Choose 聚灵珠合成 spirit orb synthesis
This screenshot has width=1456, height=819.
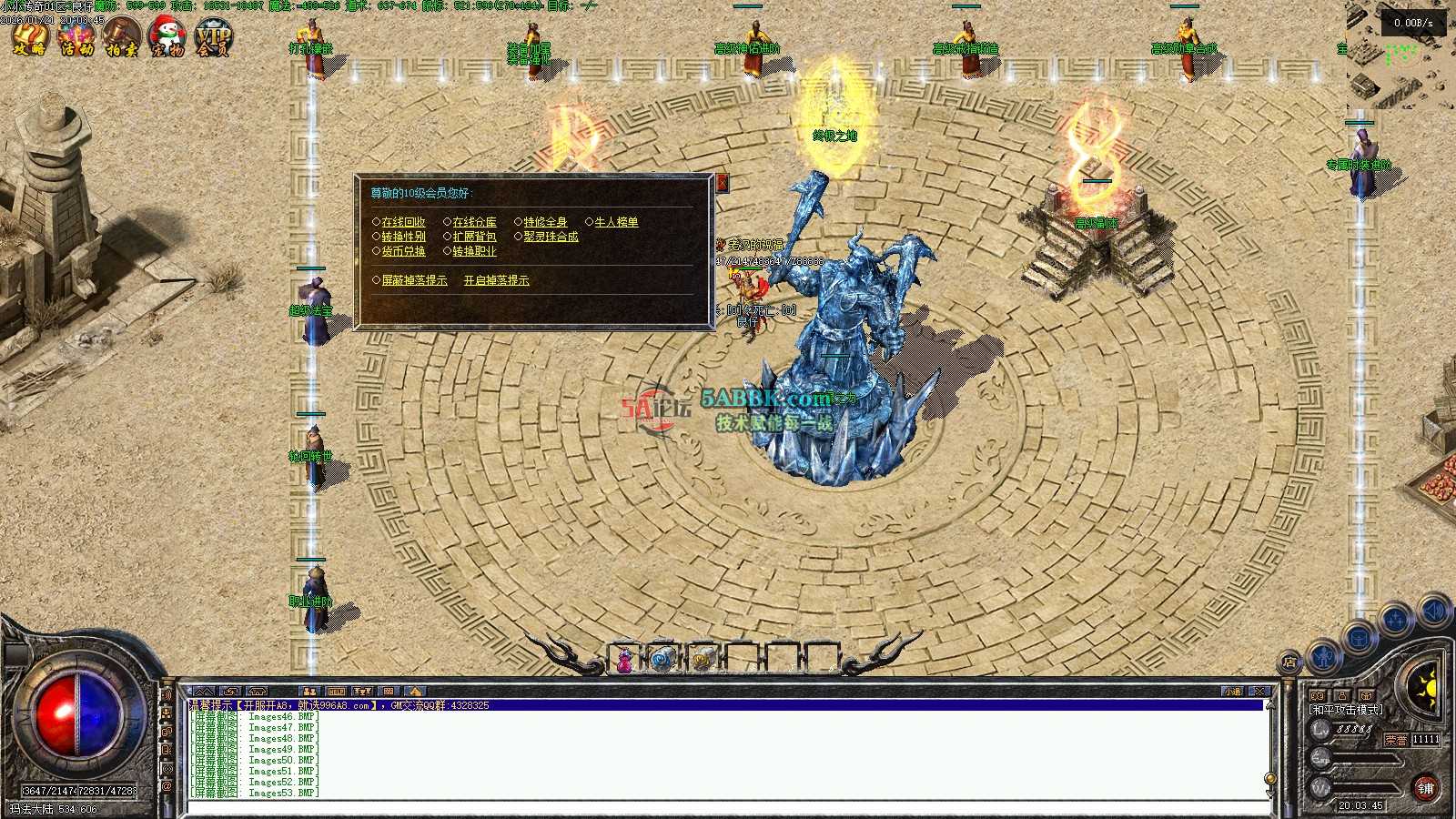click(x=551, y=237)
